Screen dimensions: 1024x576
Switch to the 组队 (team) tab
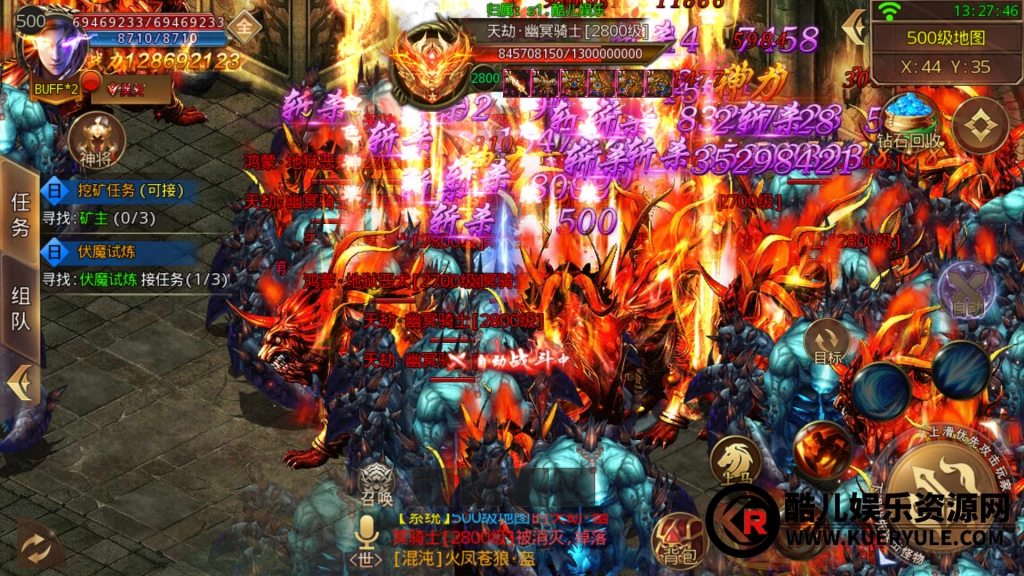20,308
